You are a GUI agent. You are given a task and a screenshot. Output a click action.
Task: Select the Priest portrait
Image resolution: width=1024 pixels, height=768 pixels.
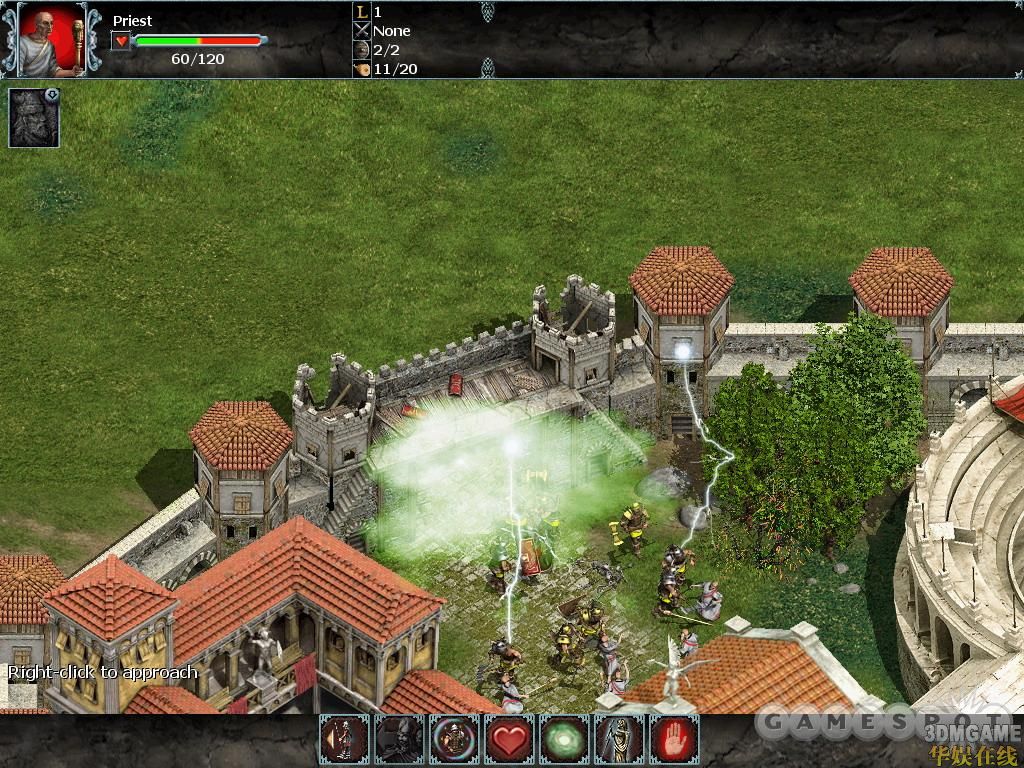point(52,39)
